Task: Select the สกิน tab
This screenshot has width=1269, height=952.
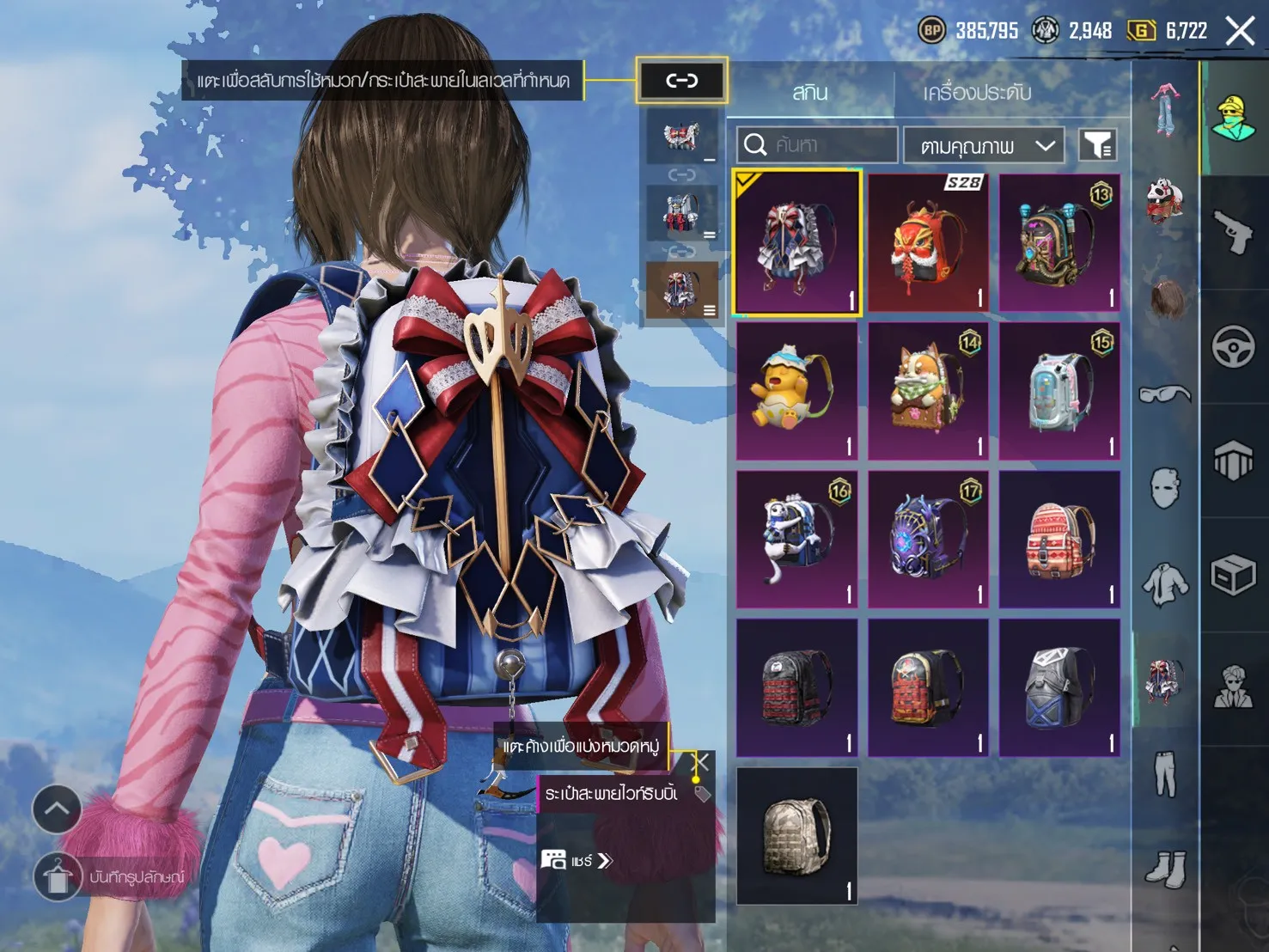Action: tap(809, 92)
